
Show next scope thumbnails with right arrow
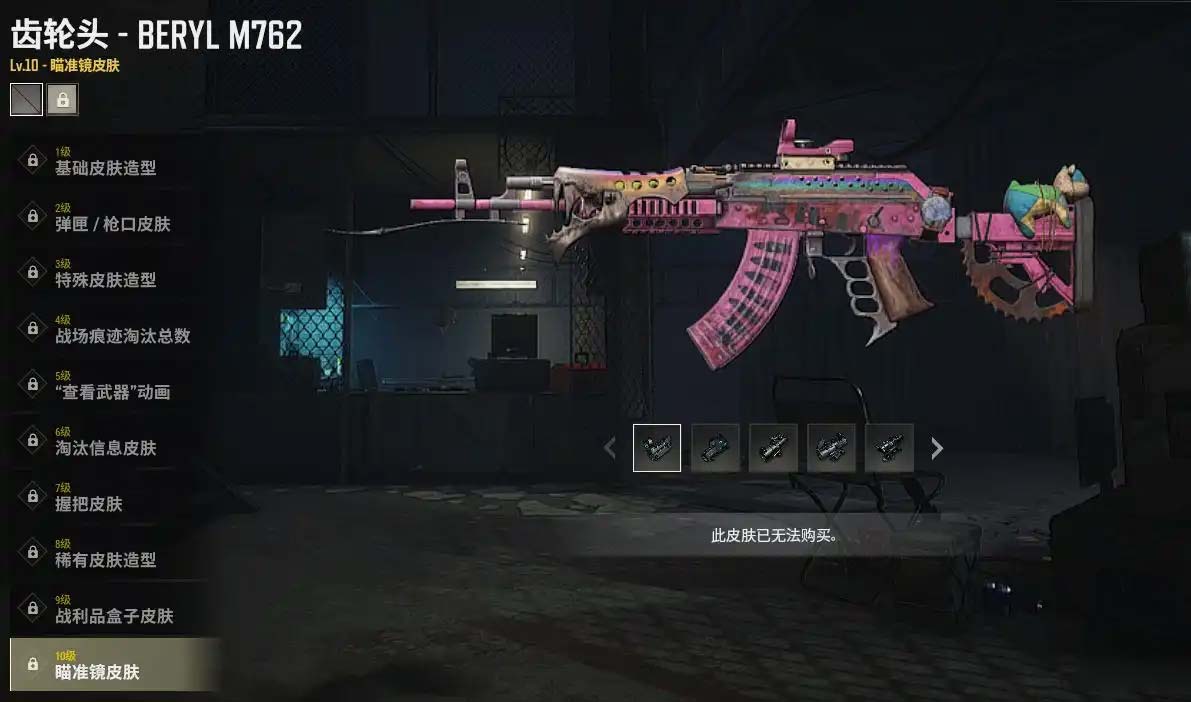(x=937, y=448)
